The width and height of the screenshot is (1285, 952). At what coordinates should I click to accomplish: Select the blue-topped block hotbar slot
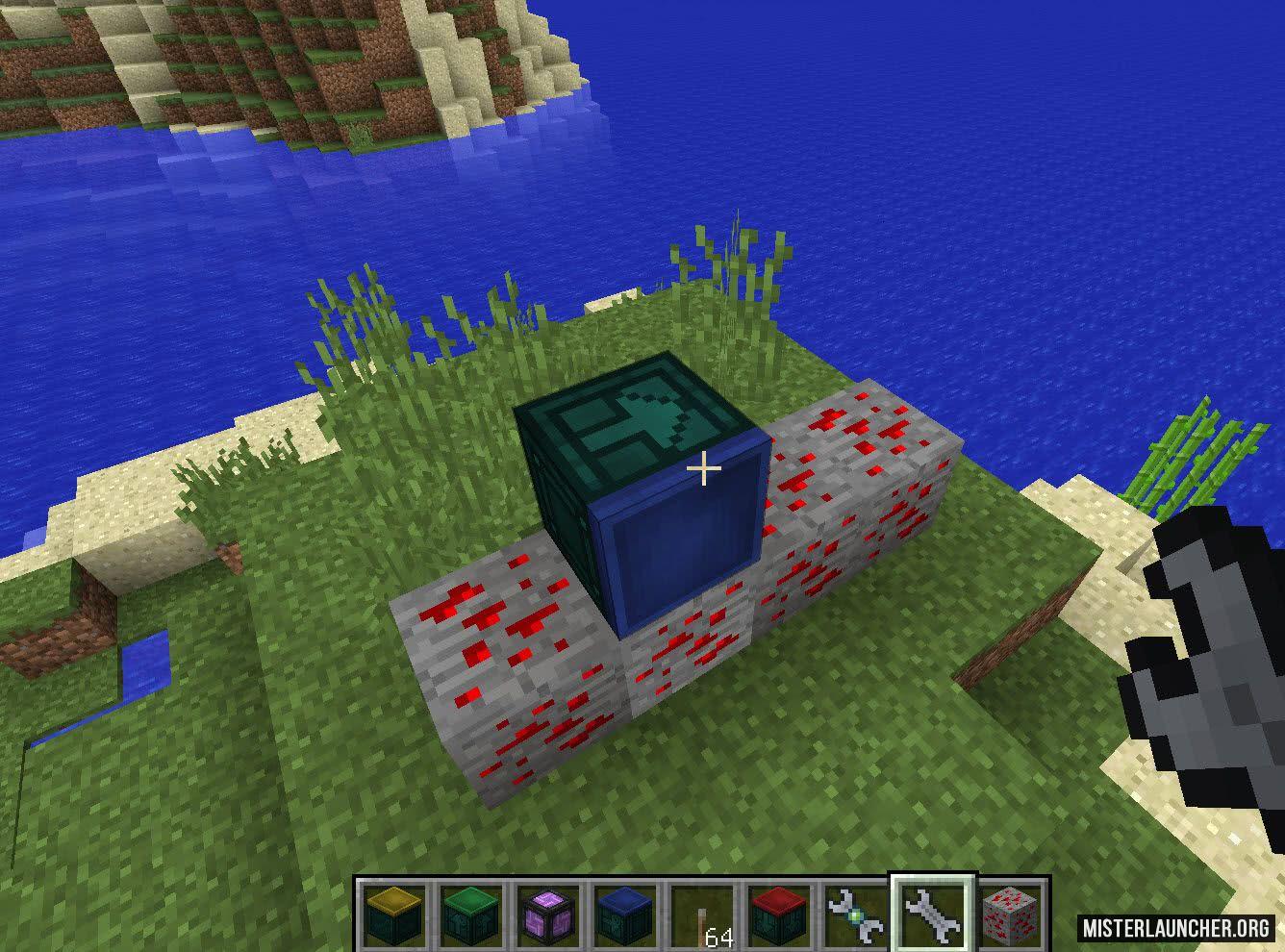point(623,914)
